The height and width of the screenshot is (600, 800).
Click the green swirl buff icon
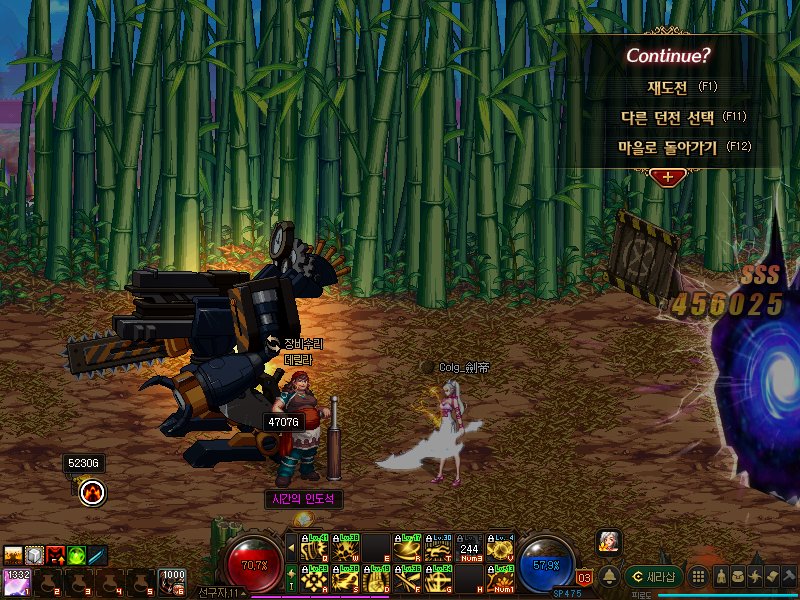pyautogui.click(x=77, y=554)
